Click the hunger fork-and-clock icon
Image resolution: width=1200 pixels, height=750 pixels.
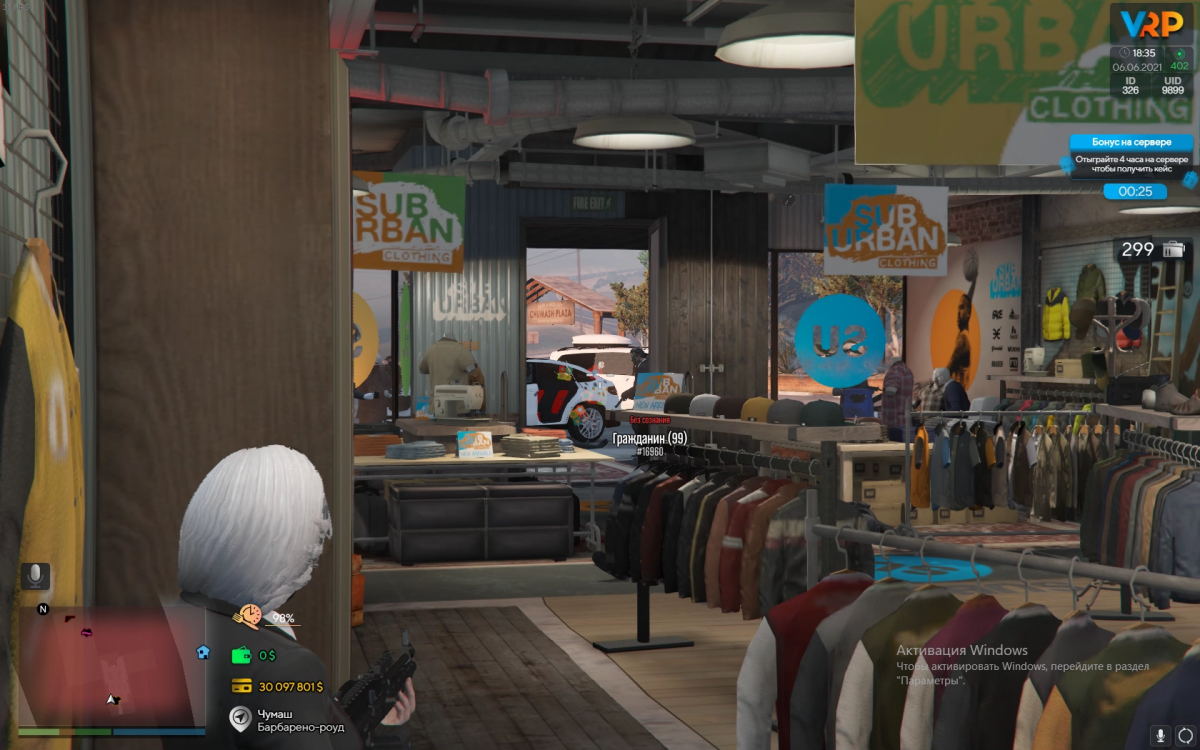coord(246,616)
